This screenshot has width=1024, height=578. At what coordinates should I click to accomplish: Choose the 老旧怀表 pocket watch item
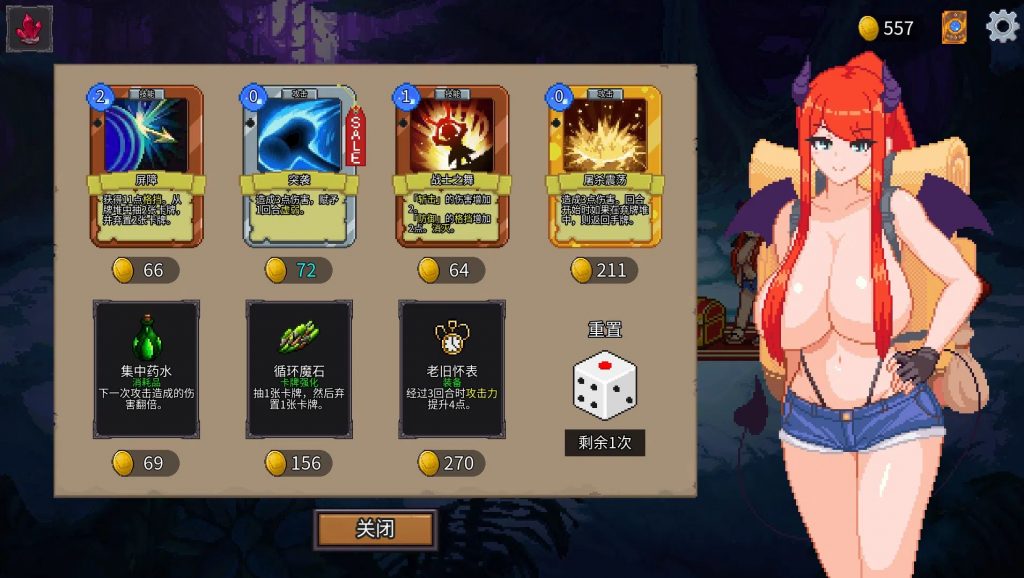pyautogui.click(x=452, y=368)
